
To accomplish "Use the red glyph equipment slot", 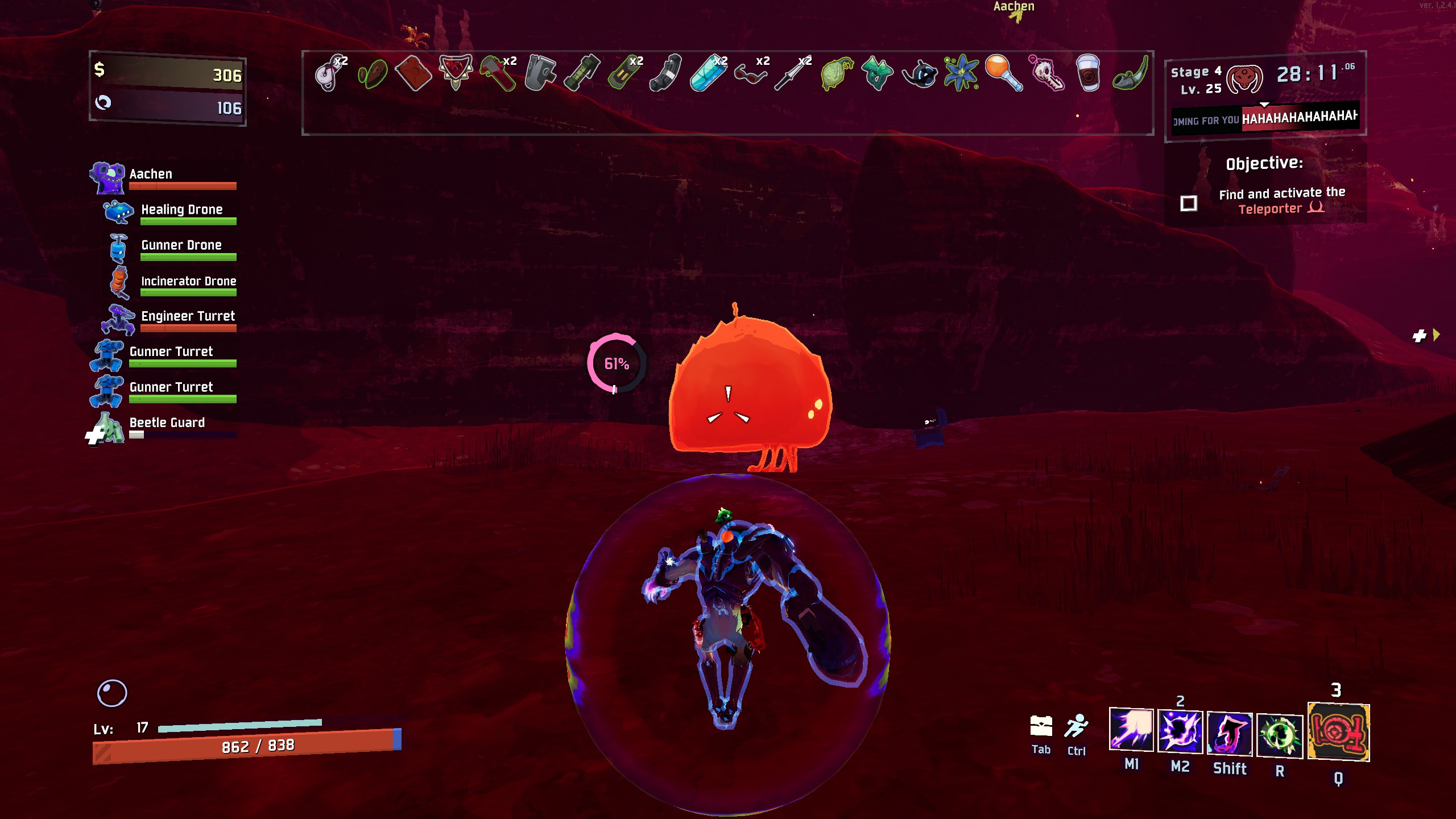I will point(1338,733).
